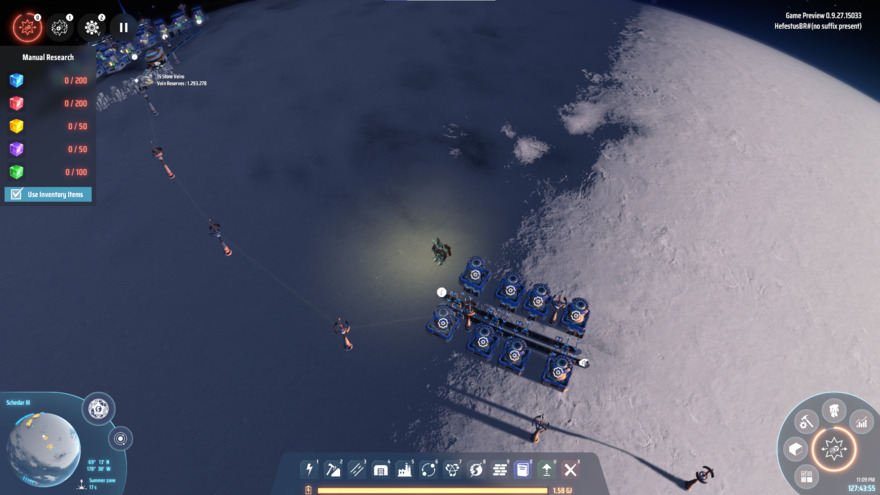Activate the green upgrade arrow tool
The width and height of the screenshot is (880, 495).
[547, 469]
